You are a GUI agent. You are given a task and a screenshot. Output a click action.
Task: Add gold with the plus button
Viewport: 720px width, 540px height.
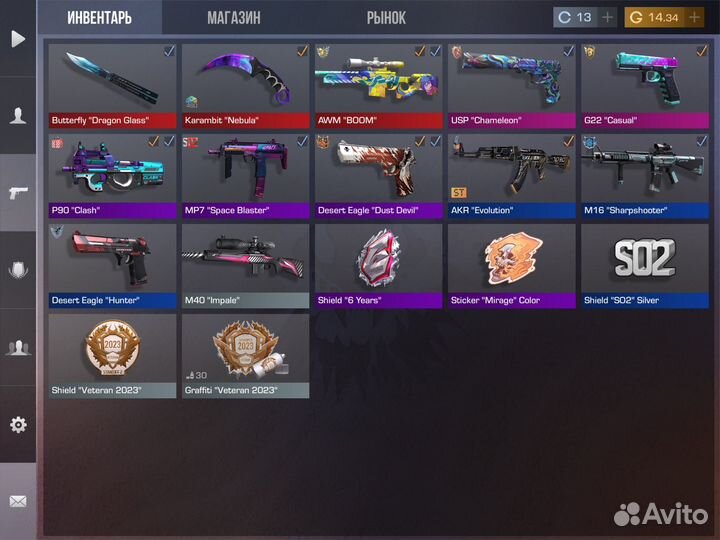[693, 17]
